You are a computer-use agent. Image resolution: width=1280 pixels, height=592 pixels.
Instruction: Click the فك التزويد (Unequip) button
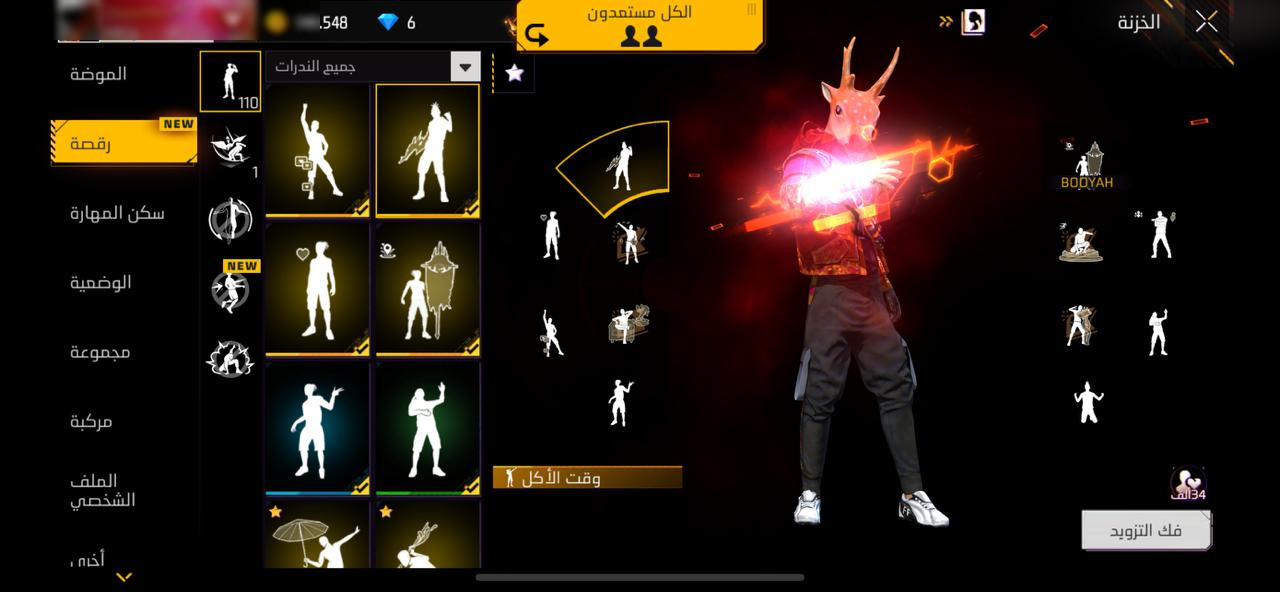[1146, 531]
